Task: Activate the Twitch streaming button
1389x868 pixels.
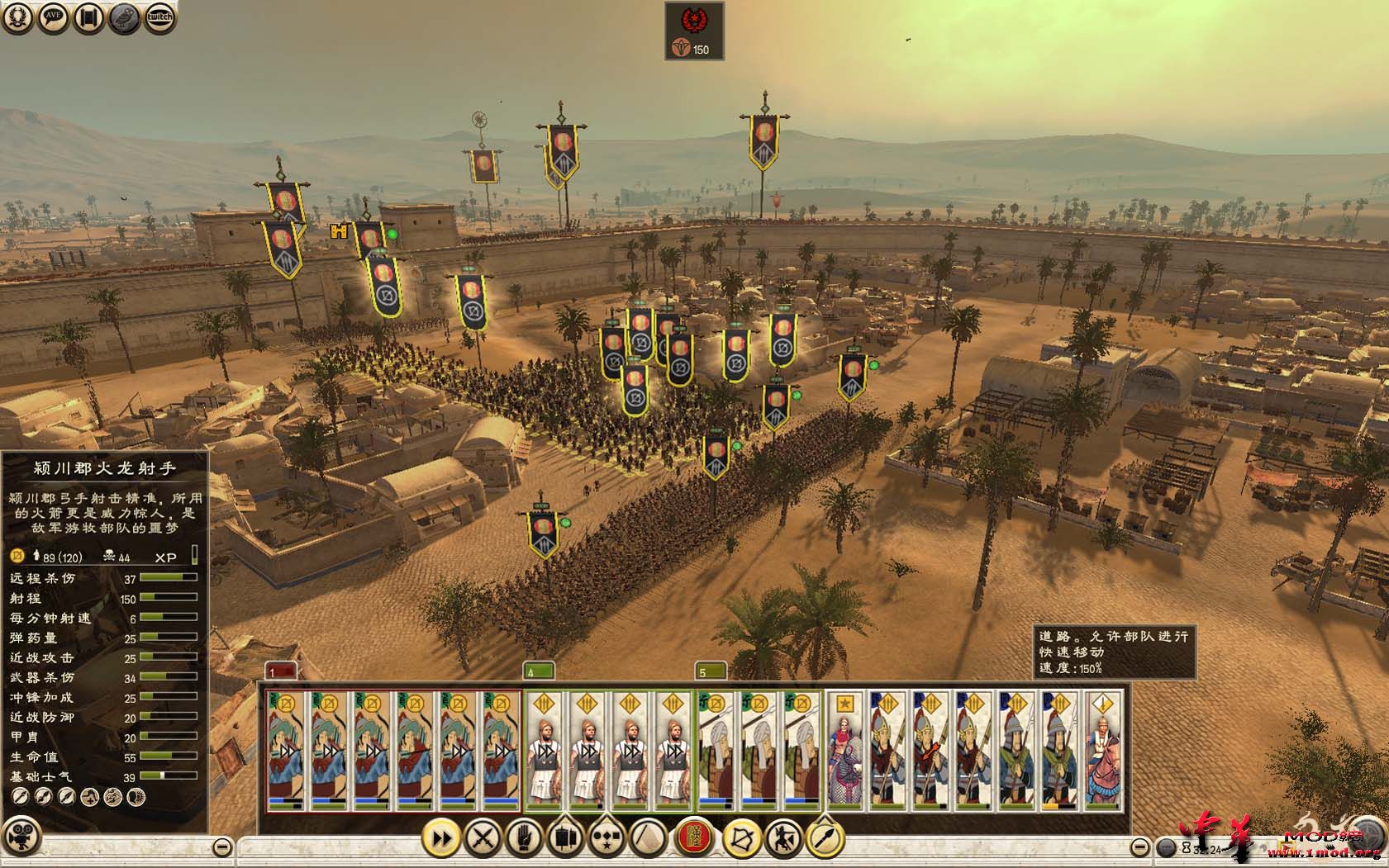Action: 160,18
